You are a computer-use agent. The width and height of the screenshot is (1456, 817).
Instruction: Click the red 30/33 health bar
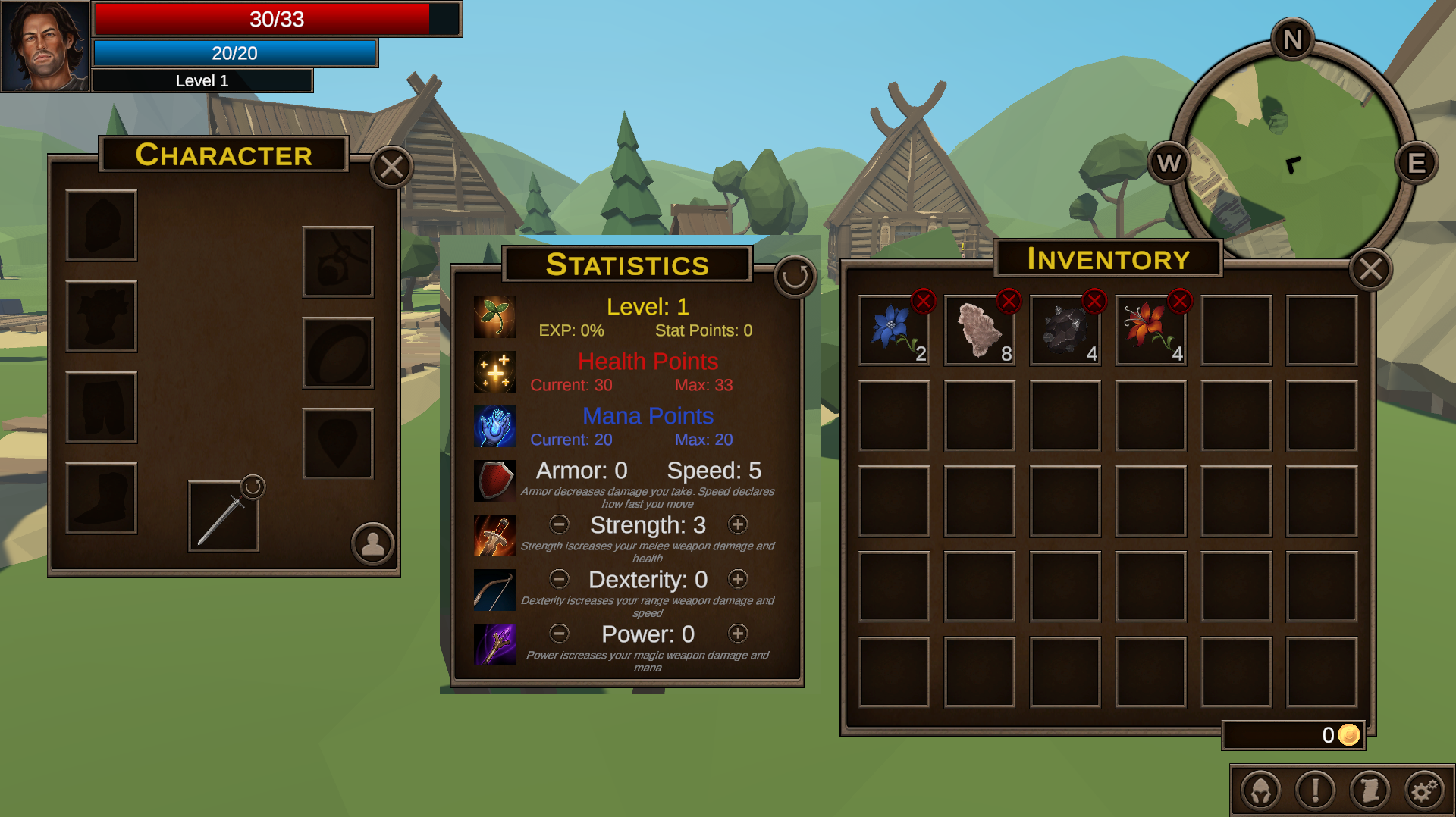tap(275, 18)
